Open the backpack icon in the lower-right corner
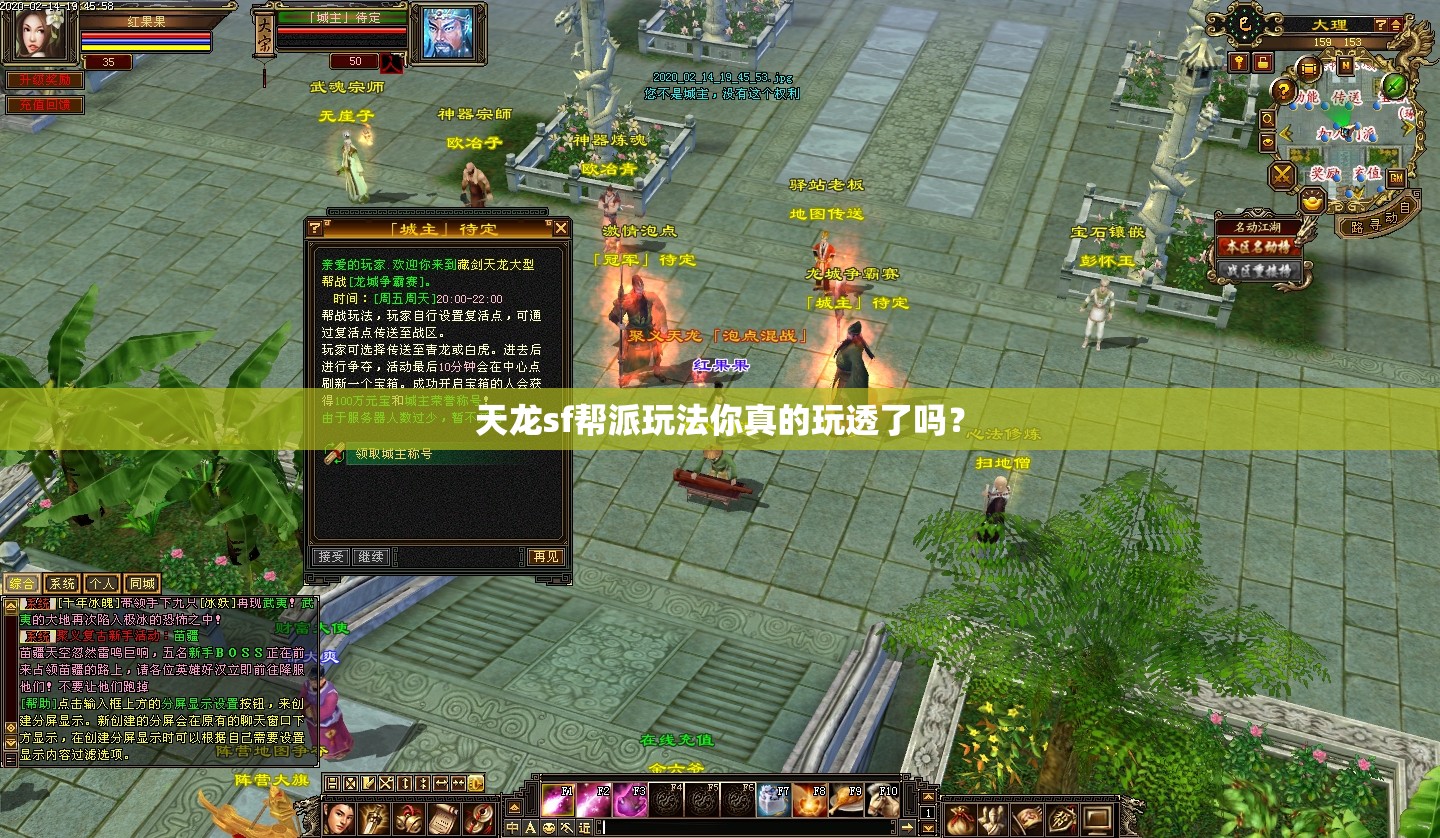 (961, 820)
